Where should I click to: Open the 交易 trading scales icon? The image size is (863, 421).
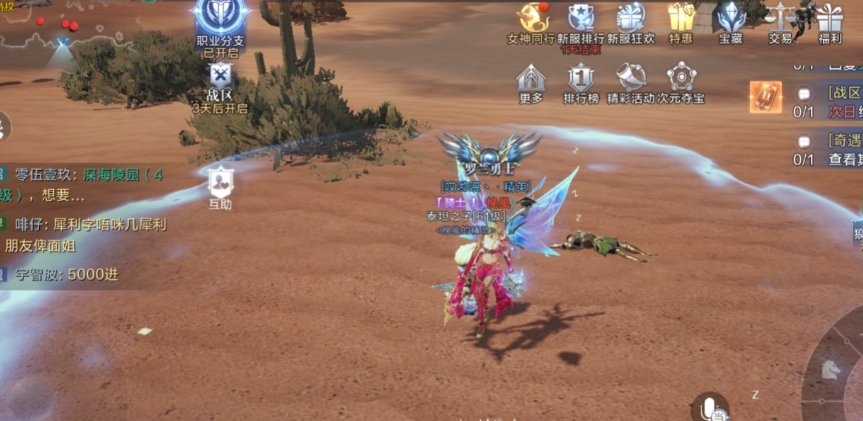pos(780,20)
